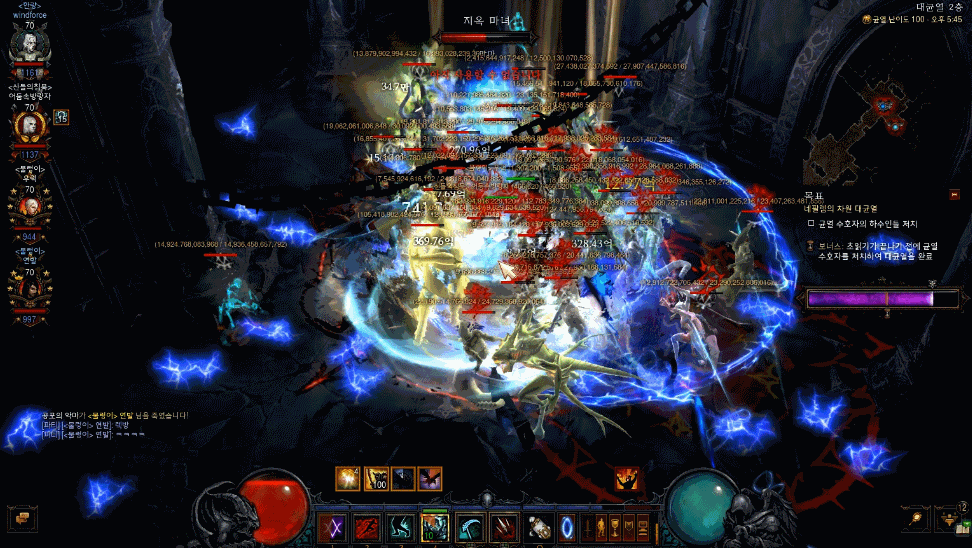Activate the teal figure skill in slot 3
The image size is (972, 548).
400,527
